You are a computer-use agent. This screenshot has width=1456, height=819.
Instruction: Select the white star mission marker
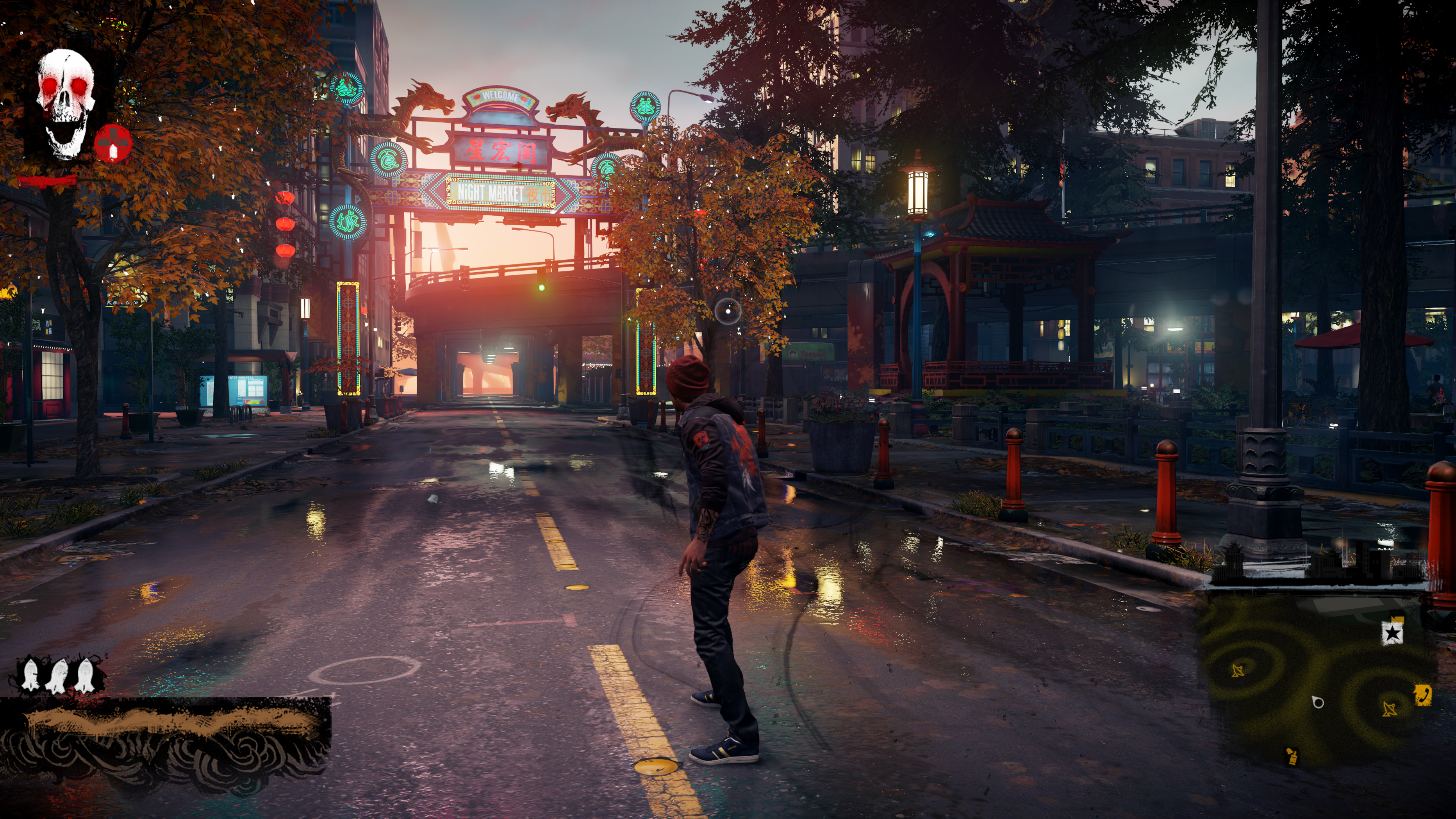click(x=1392, y=632)
